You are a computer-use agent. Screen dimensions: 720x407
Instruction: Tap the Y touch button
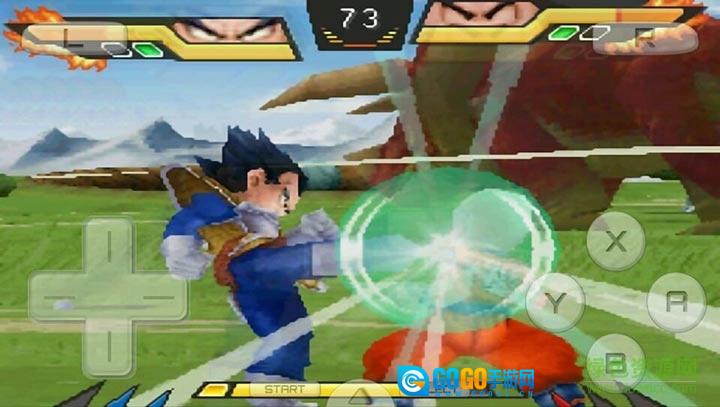(x=555, y=301)
